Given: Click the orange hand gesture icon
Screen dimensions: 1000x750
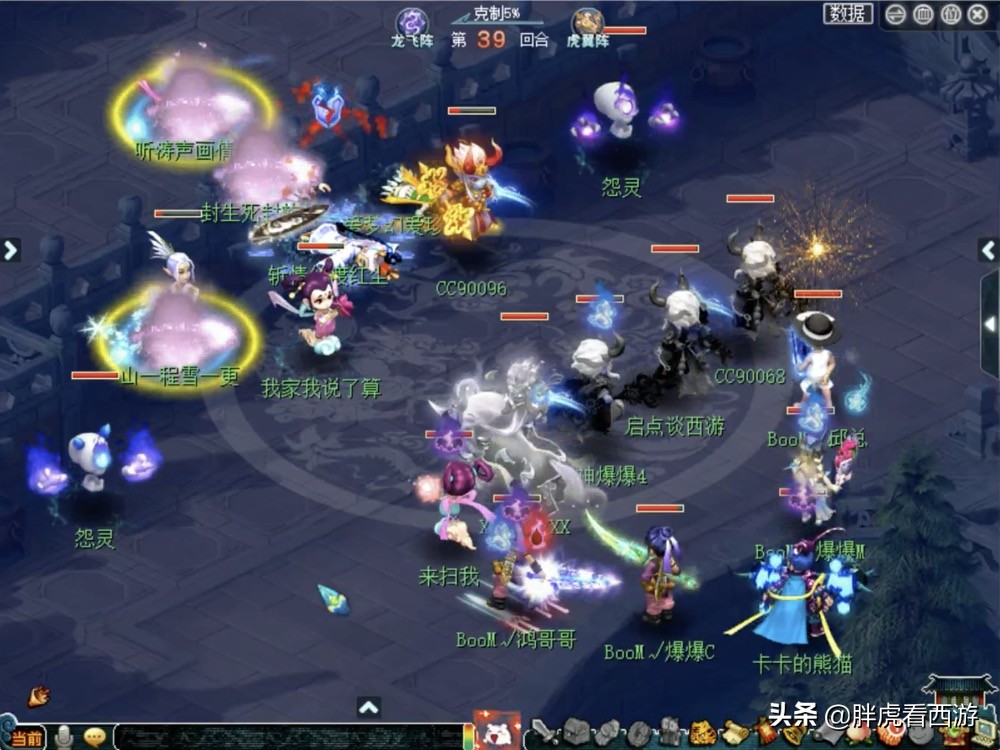Looking at the screenshot, I should pyautogui.click(x=39, y=695).
